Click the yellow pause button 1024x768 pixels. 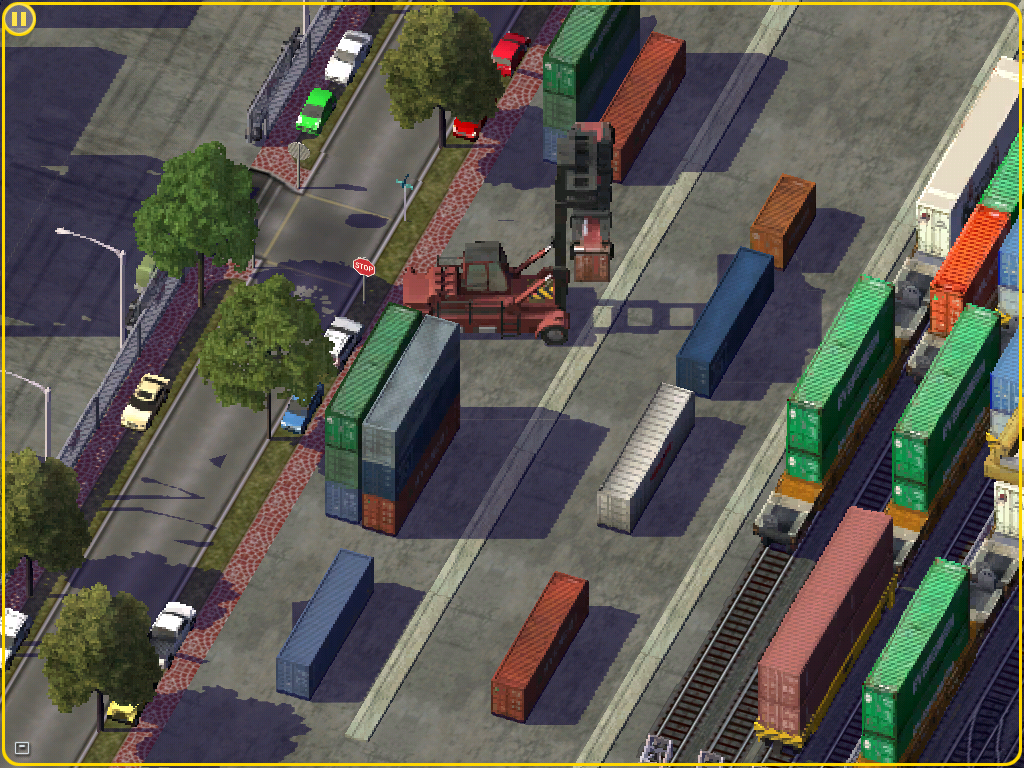19,19
